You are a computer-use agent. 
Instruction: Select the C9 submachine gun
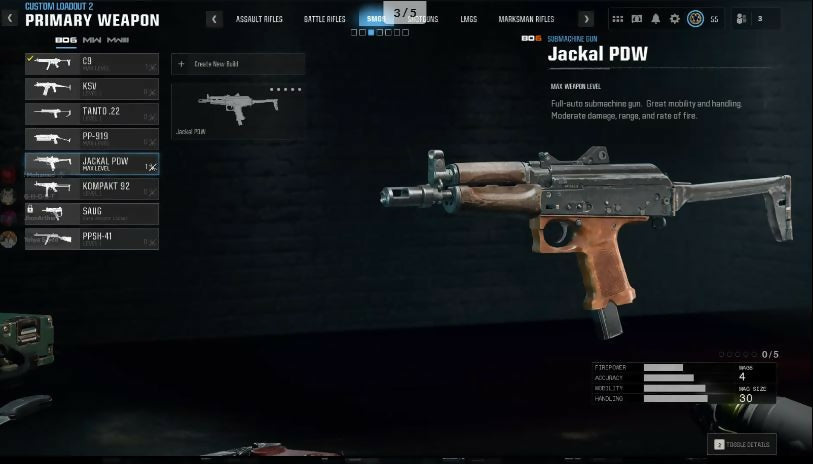91,64
